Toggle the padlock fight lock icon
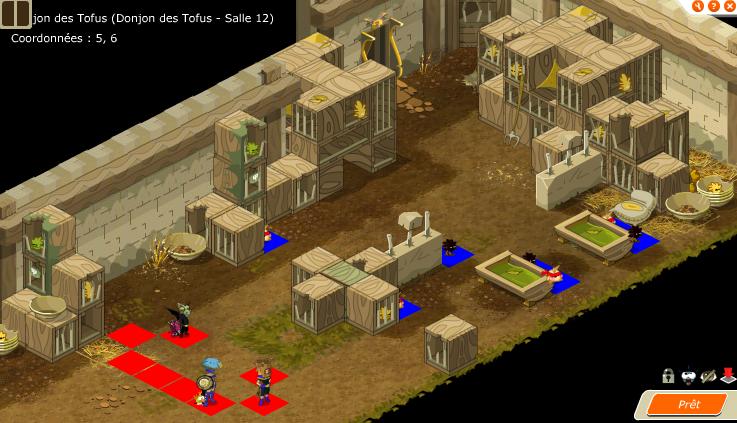 (668, 376)
